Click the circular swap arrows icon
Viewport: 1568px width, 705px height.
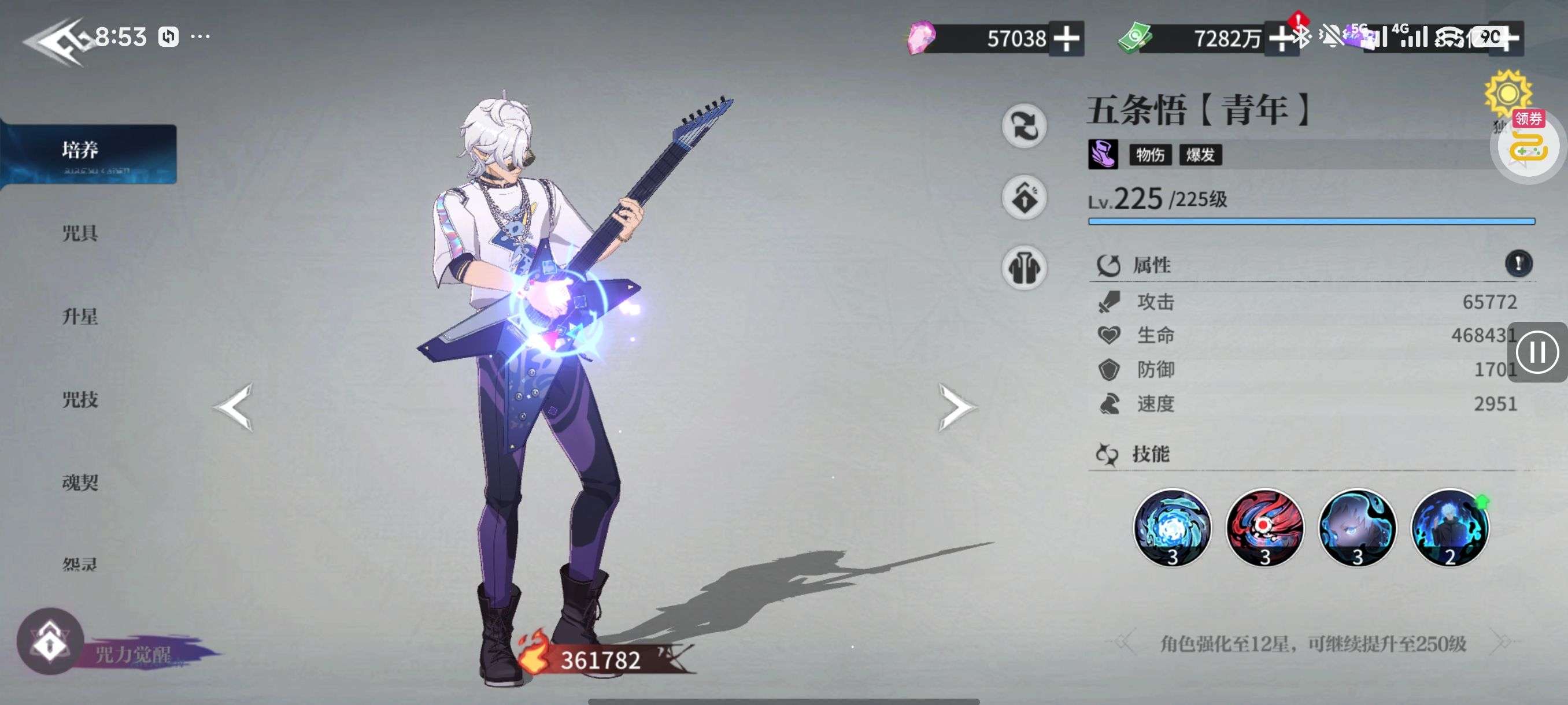tap(1024, 126)
